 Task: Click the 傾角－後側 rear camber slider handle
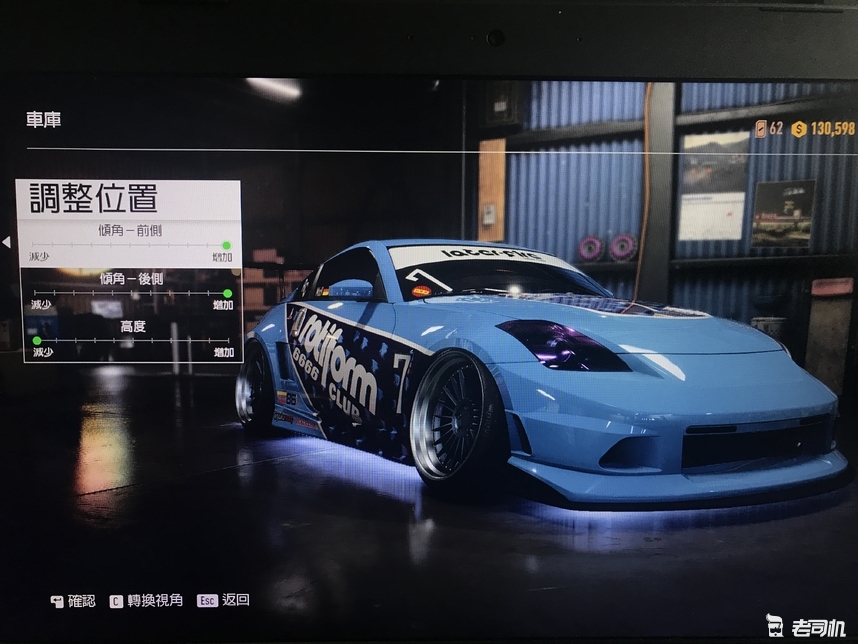[x=227, y=293]
